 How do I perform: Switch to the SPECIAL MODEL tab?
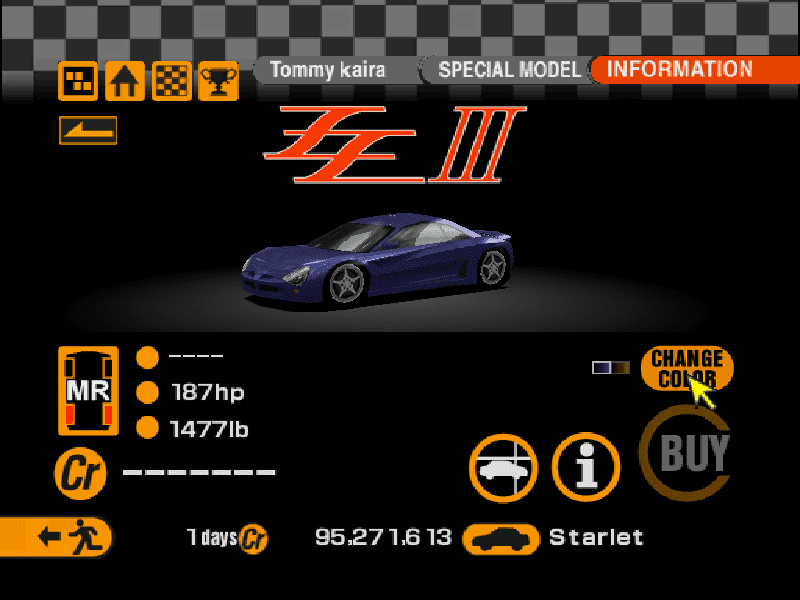[508, 70]
